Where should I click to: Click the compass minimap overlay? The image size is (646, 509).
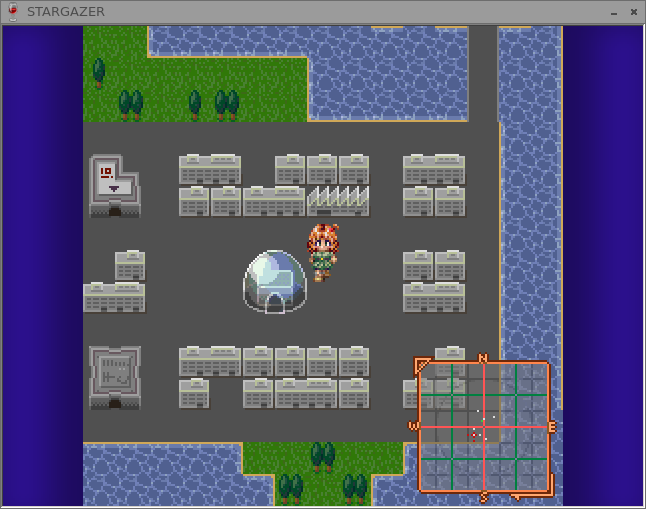(483, 427)
